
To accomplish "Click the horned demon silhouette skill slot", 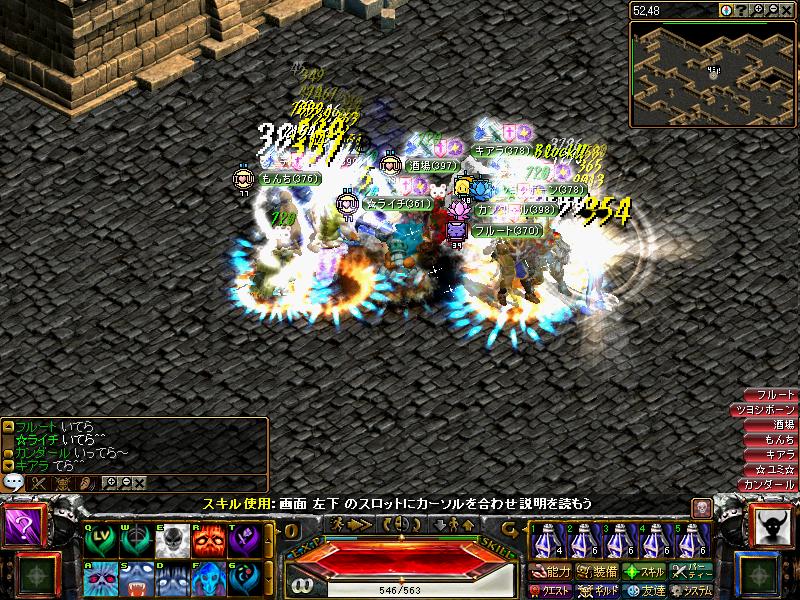I will click(x=772, y=526).
